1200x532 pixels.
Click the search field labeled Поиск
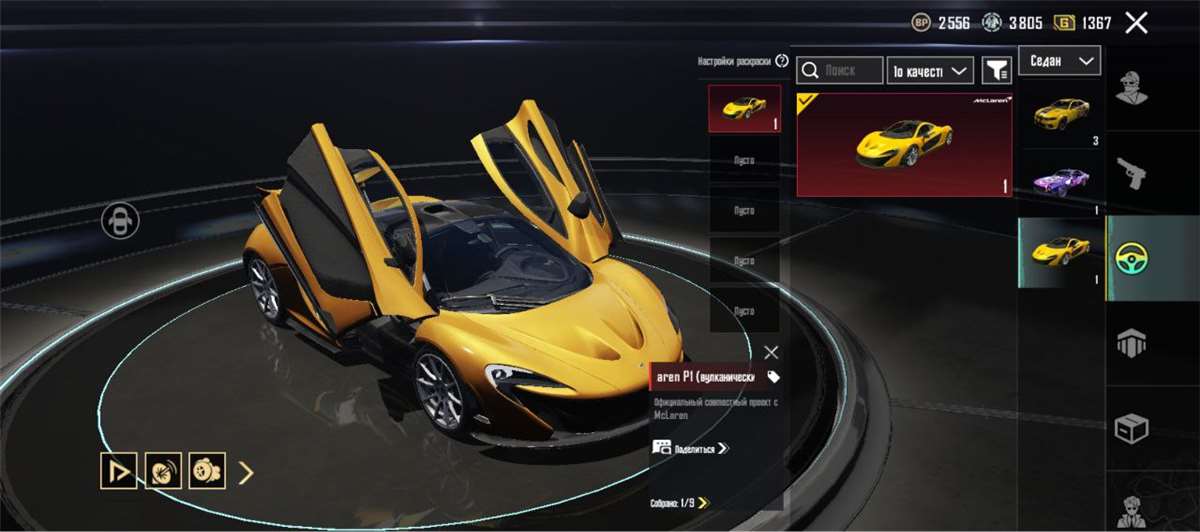pyautogui.click(x=840, y=70)
